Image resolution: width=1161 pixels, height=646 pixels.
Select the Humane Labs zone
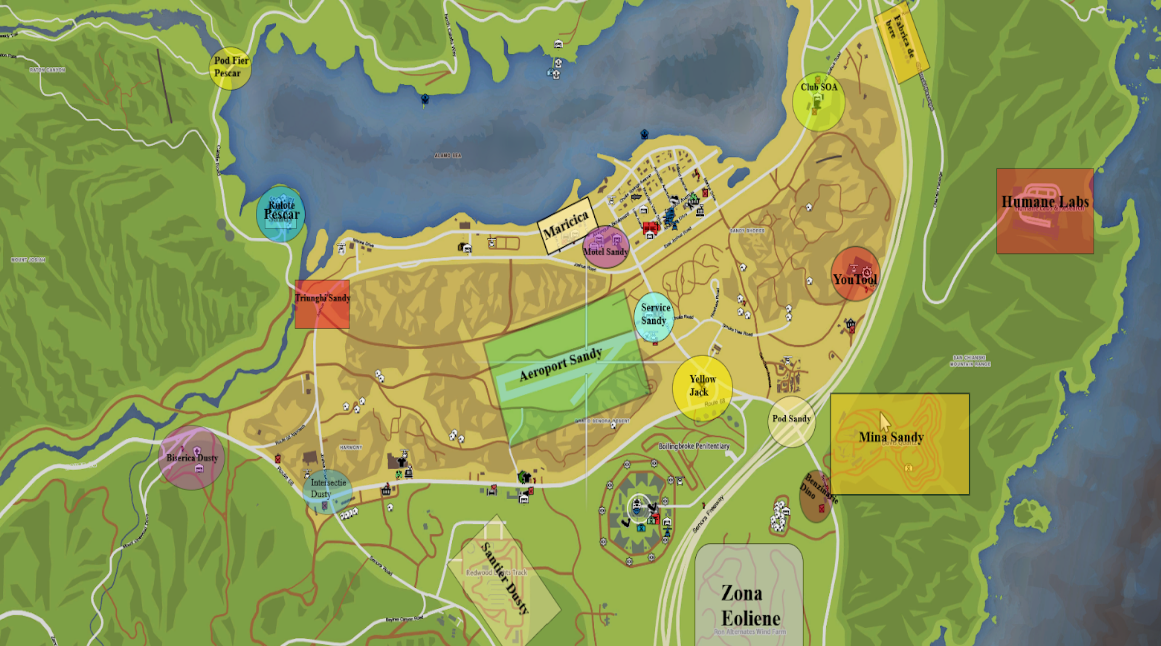tap(1044, 210)
